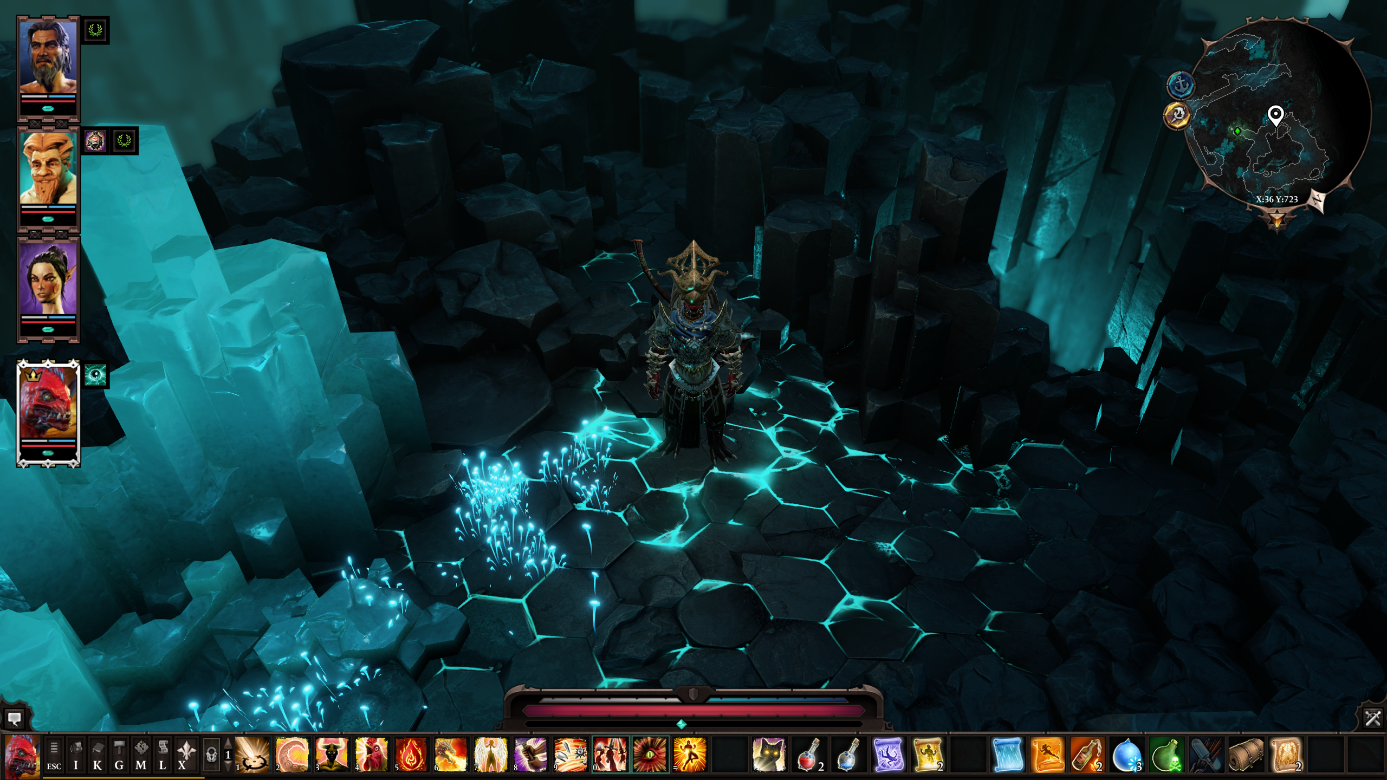Cast the red flame skill
The image size is (1387, 780).
tap(411, 754)
